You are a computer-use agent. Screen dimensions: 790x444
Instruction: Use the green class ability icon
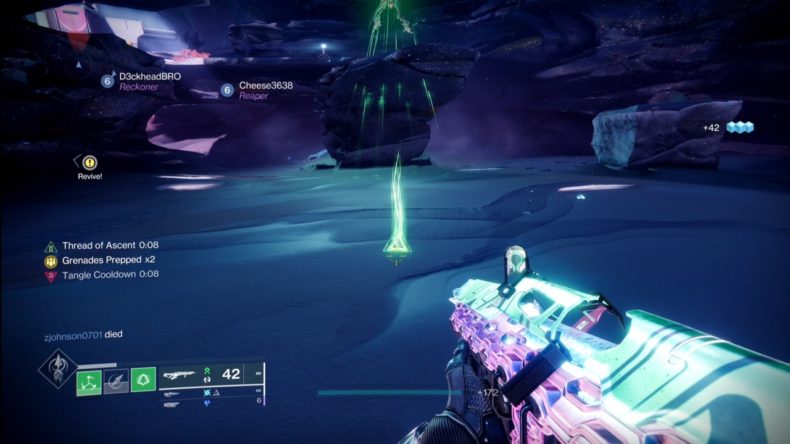(x=143, y=380)
